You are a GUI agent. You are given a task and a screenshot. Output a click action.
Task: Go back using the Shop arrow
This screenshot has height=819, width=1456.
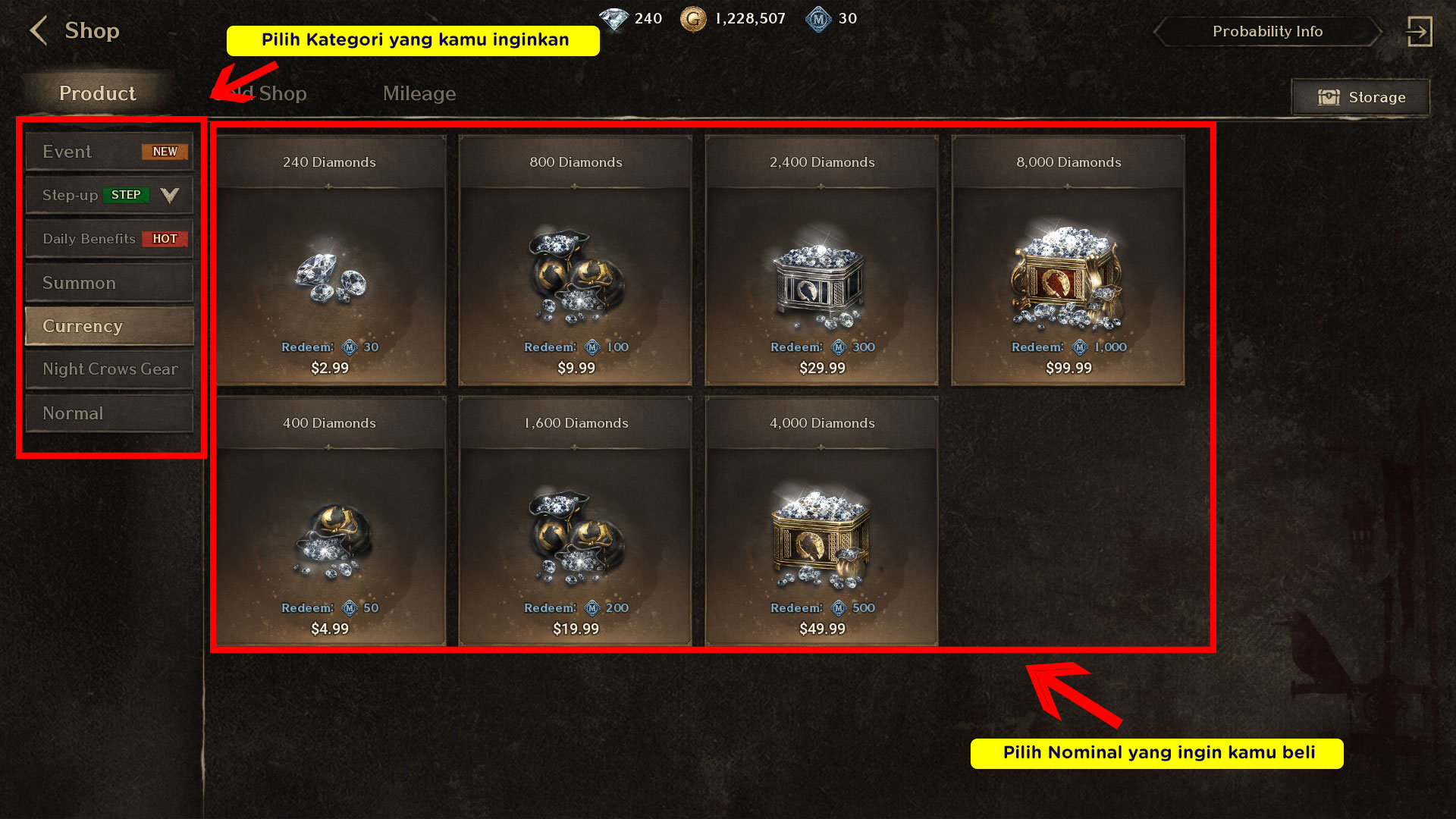(39, 31)
